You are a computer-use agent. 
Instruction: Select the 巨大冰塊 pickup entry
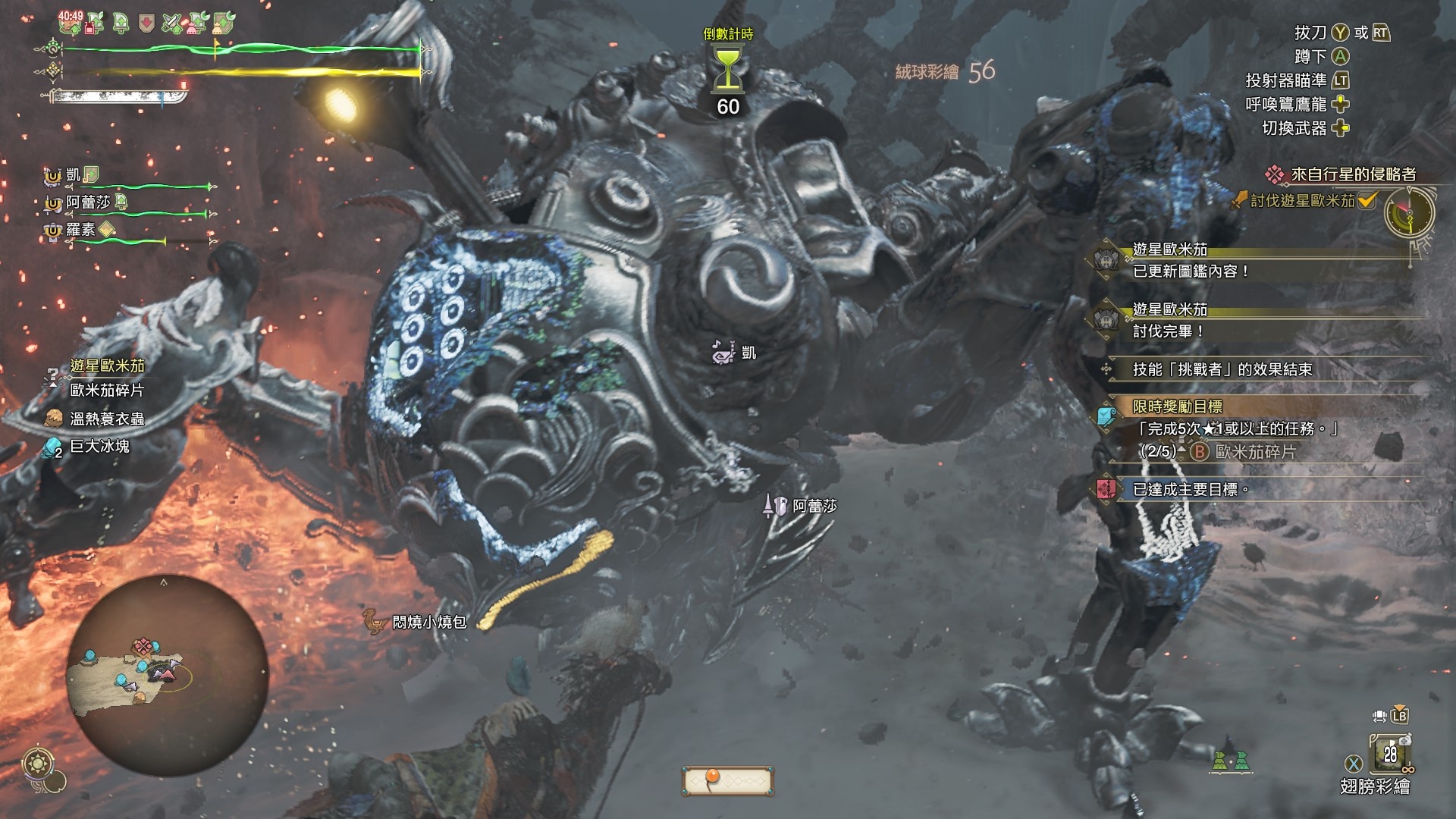(x=99, y=447)
